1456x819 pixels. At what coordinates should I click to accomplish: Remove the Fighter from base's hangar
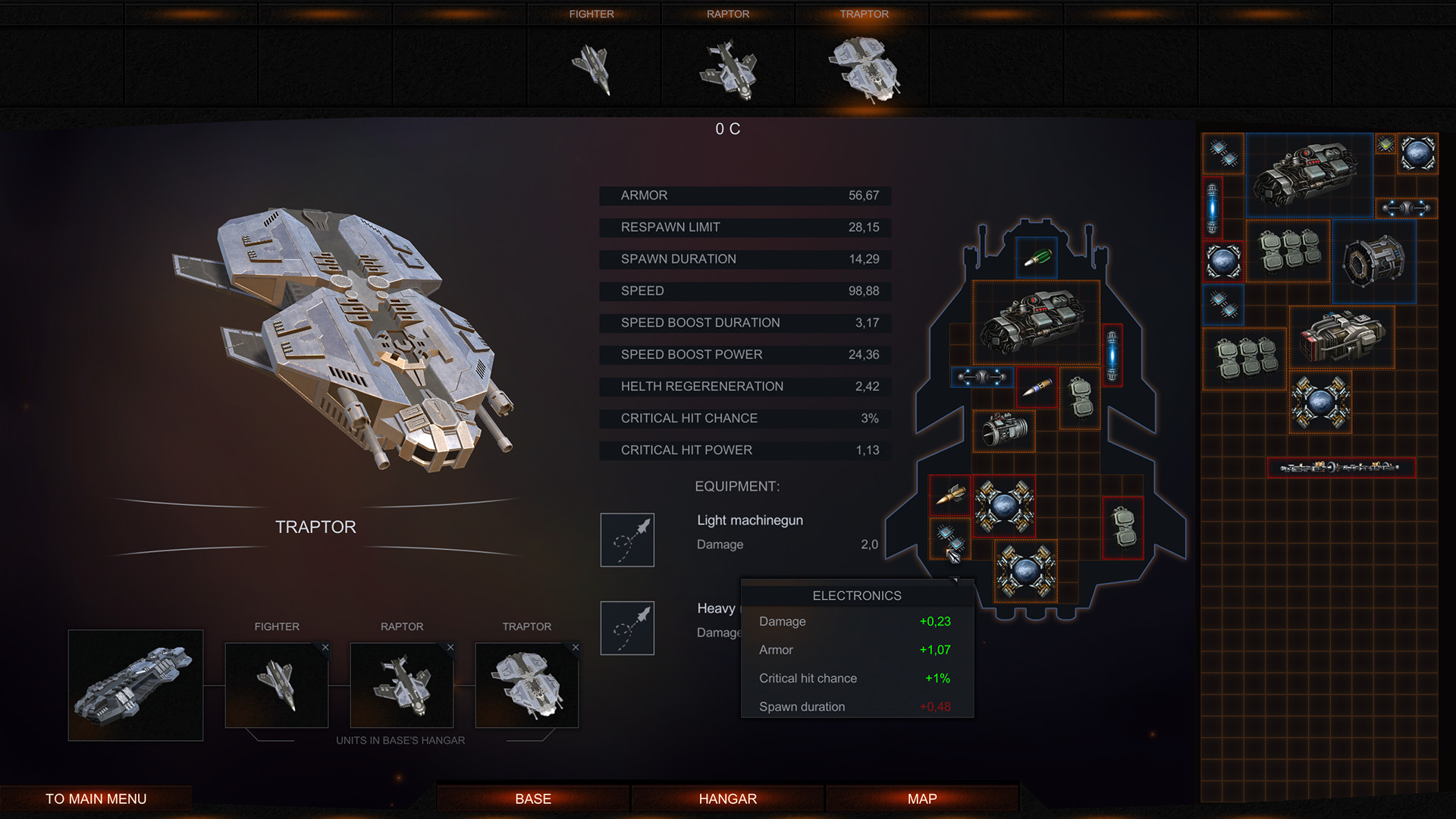(325, 648)
